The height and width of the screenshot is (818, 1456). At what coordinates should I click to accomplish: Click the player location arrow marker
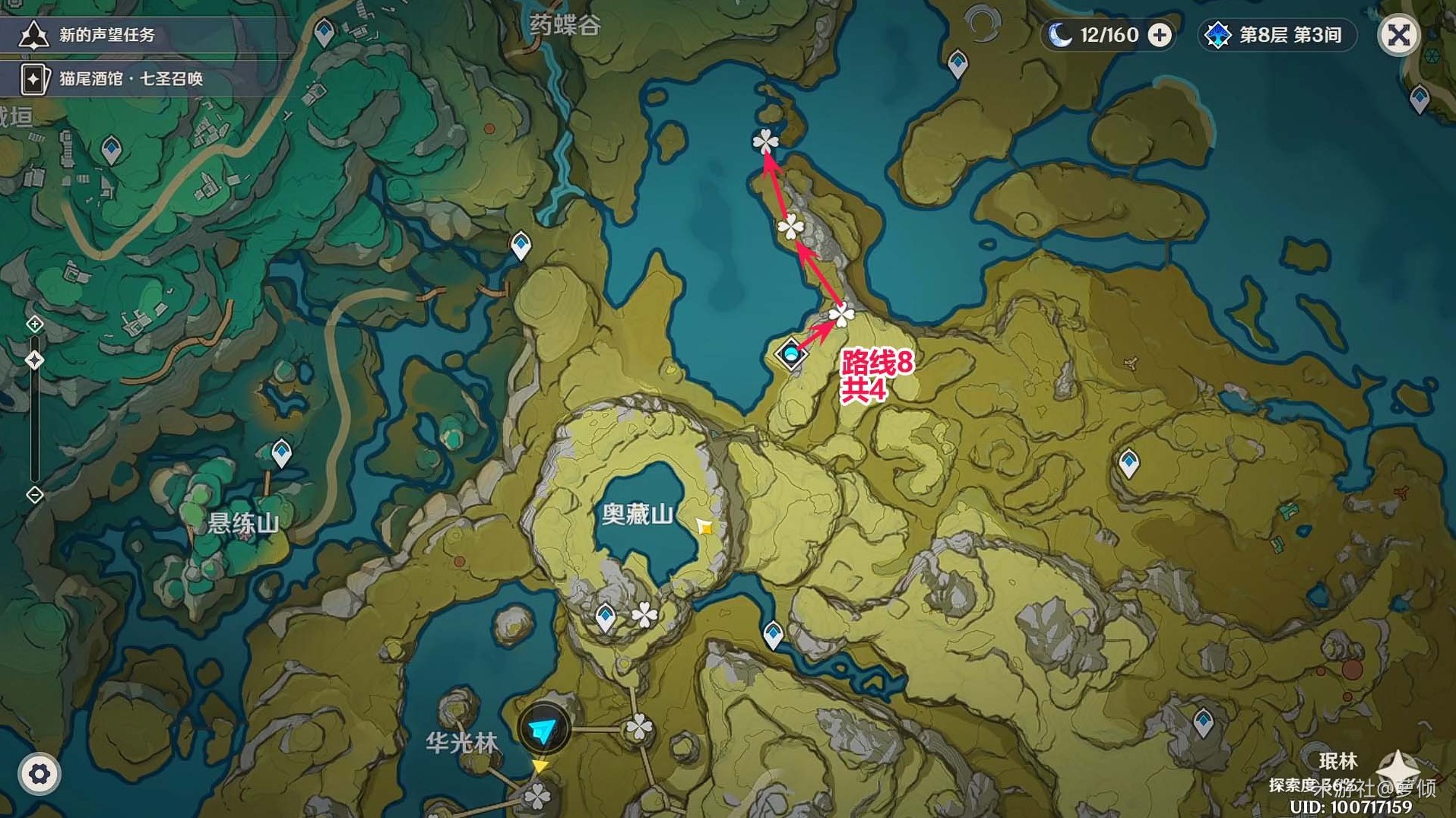[543, 730]
